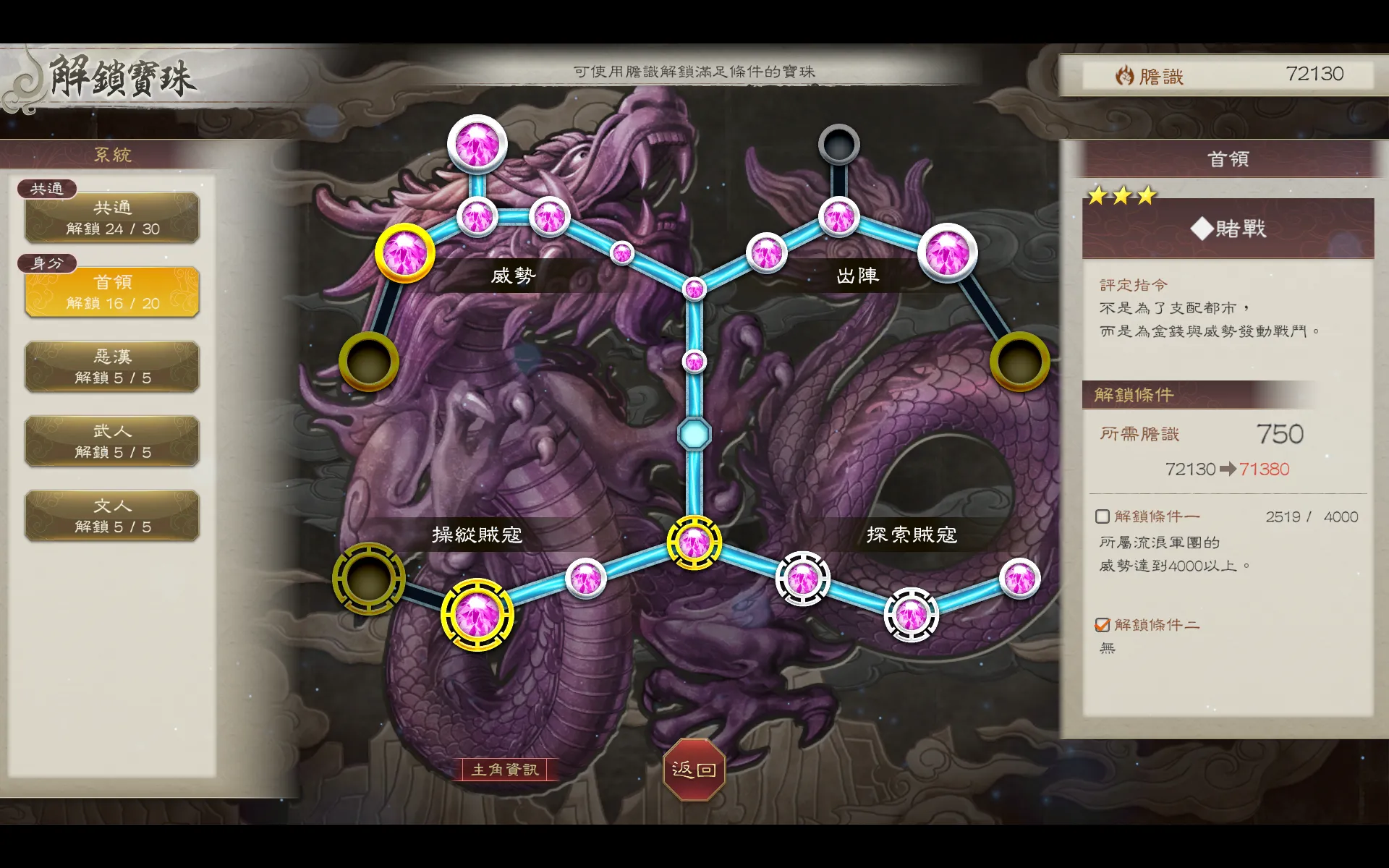Switch to the 惡漢 category
This screenshot has height=868, width=1389.
pos(111,366)
